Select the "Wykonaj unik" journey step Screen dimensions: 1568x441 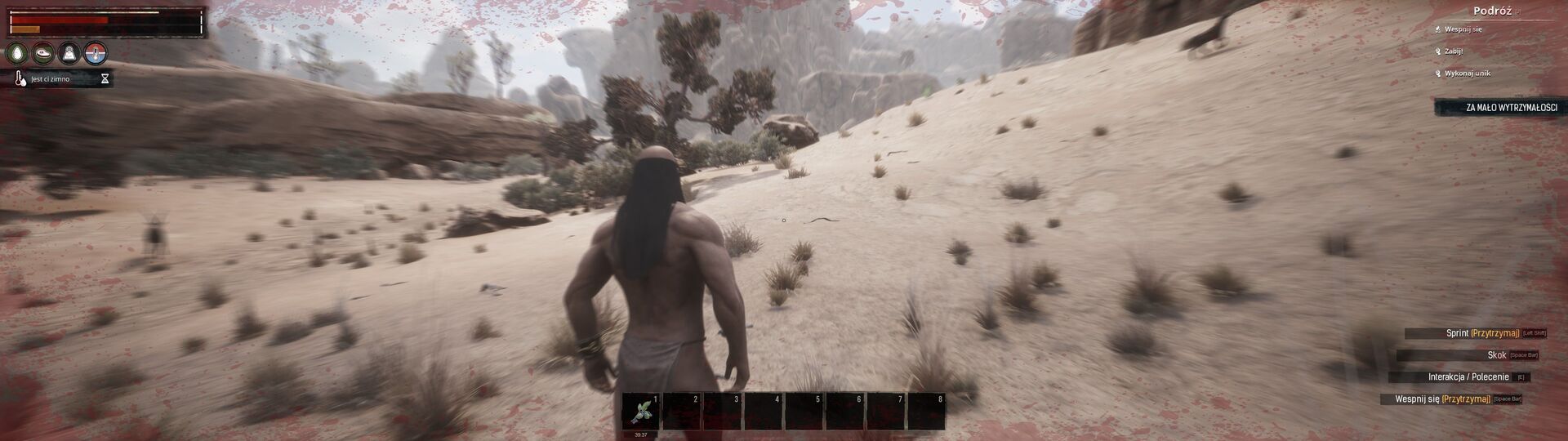[1467, 73]
